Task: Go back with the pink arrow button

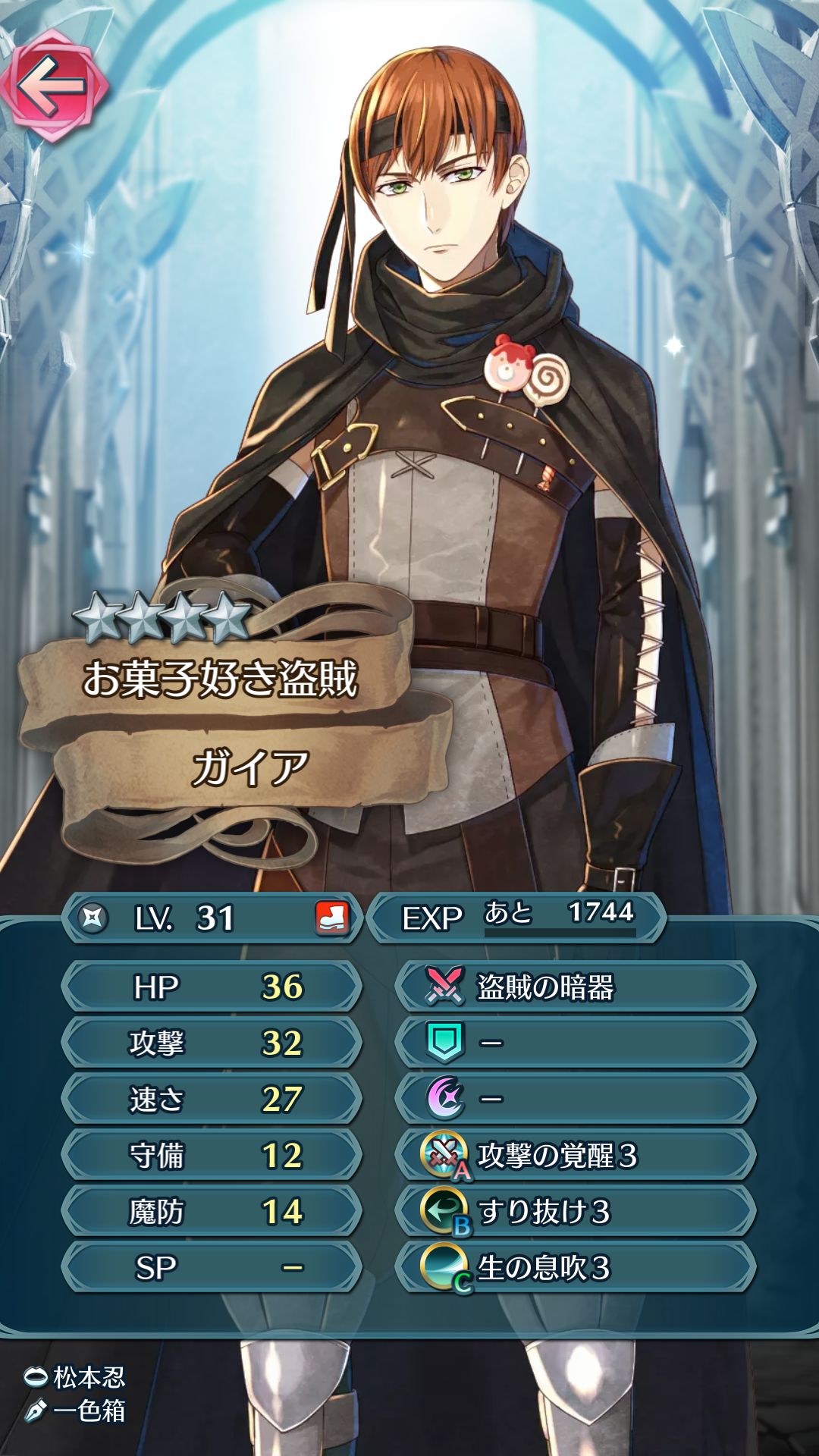Action: [53, 85]
